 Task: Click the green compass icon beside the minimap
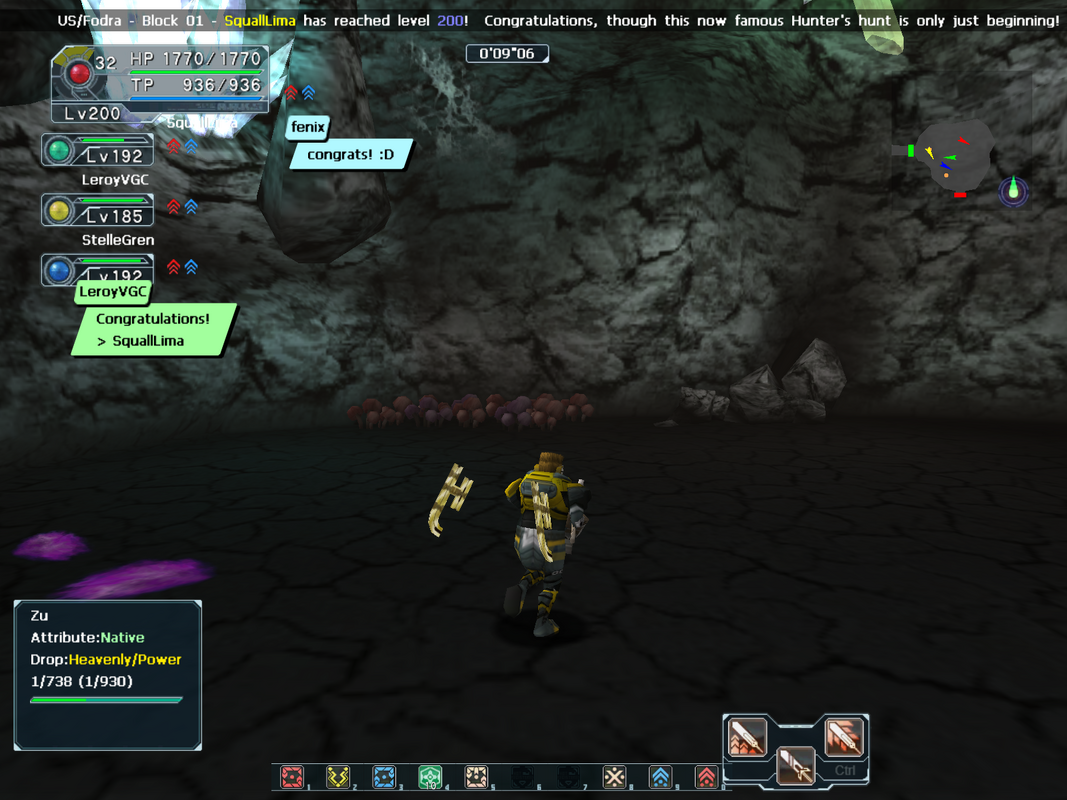pyautogui.click(x=1013, y=190)
